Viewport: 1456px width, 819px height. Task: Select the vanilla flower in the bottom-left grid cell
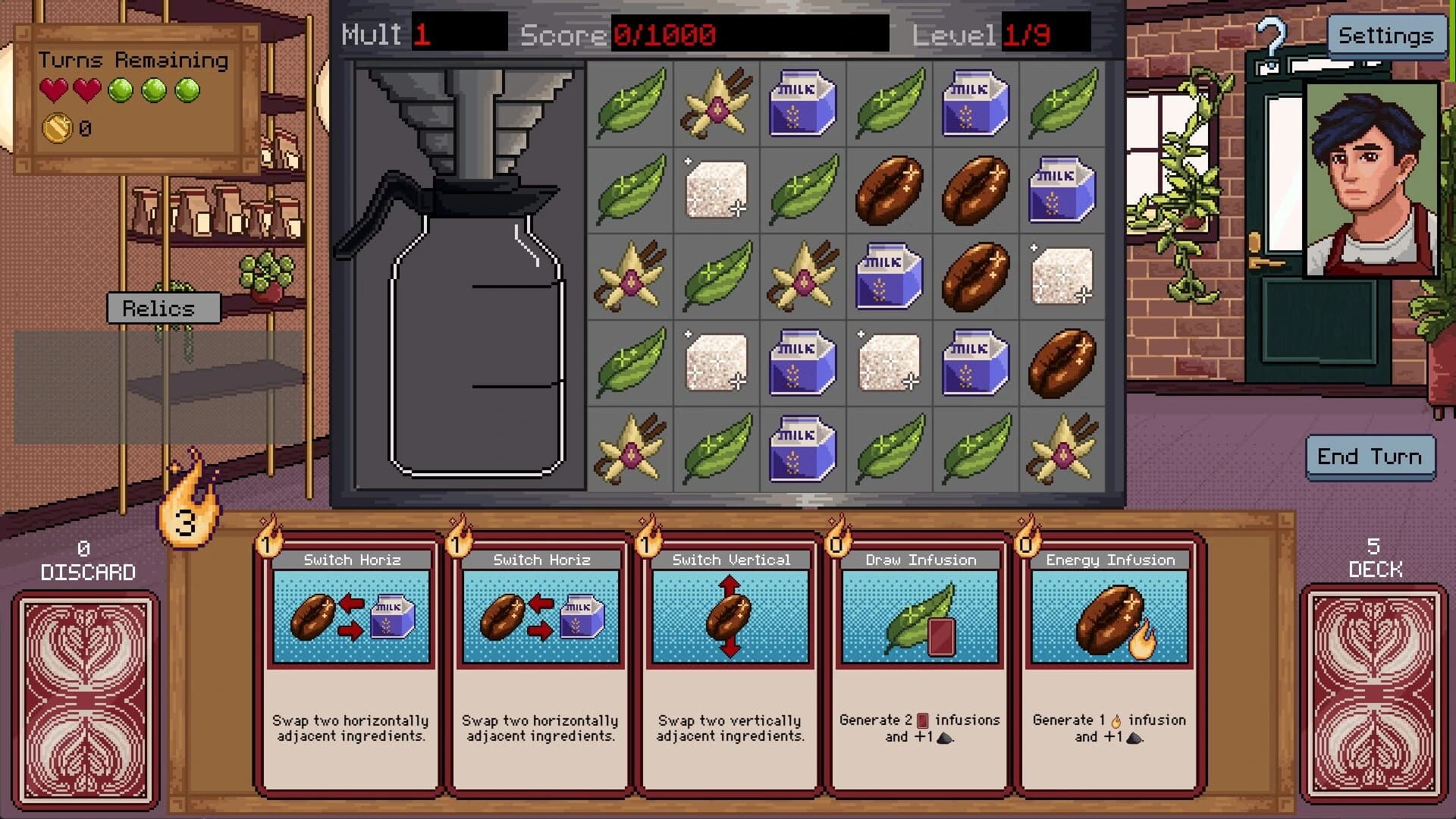point(630,450)
